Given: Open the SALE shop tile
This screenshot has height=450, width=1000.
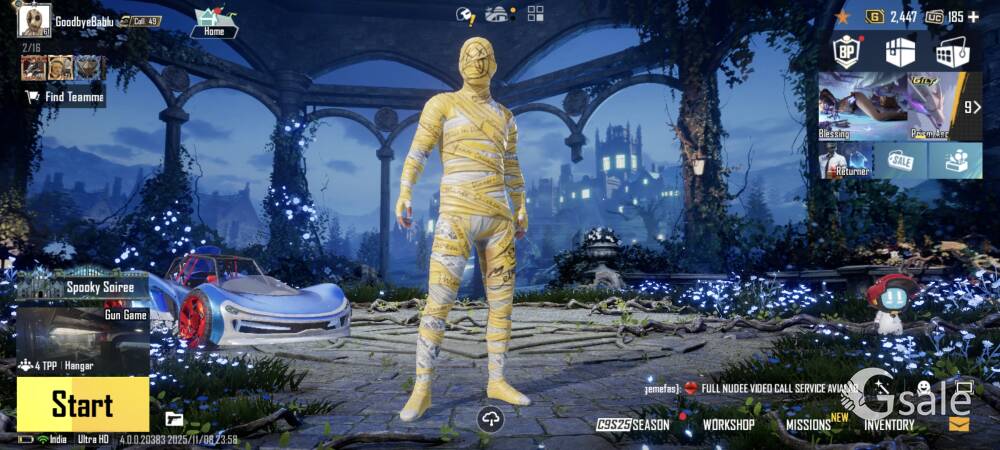Looking at the screenshot, I should pos(900,160).
